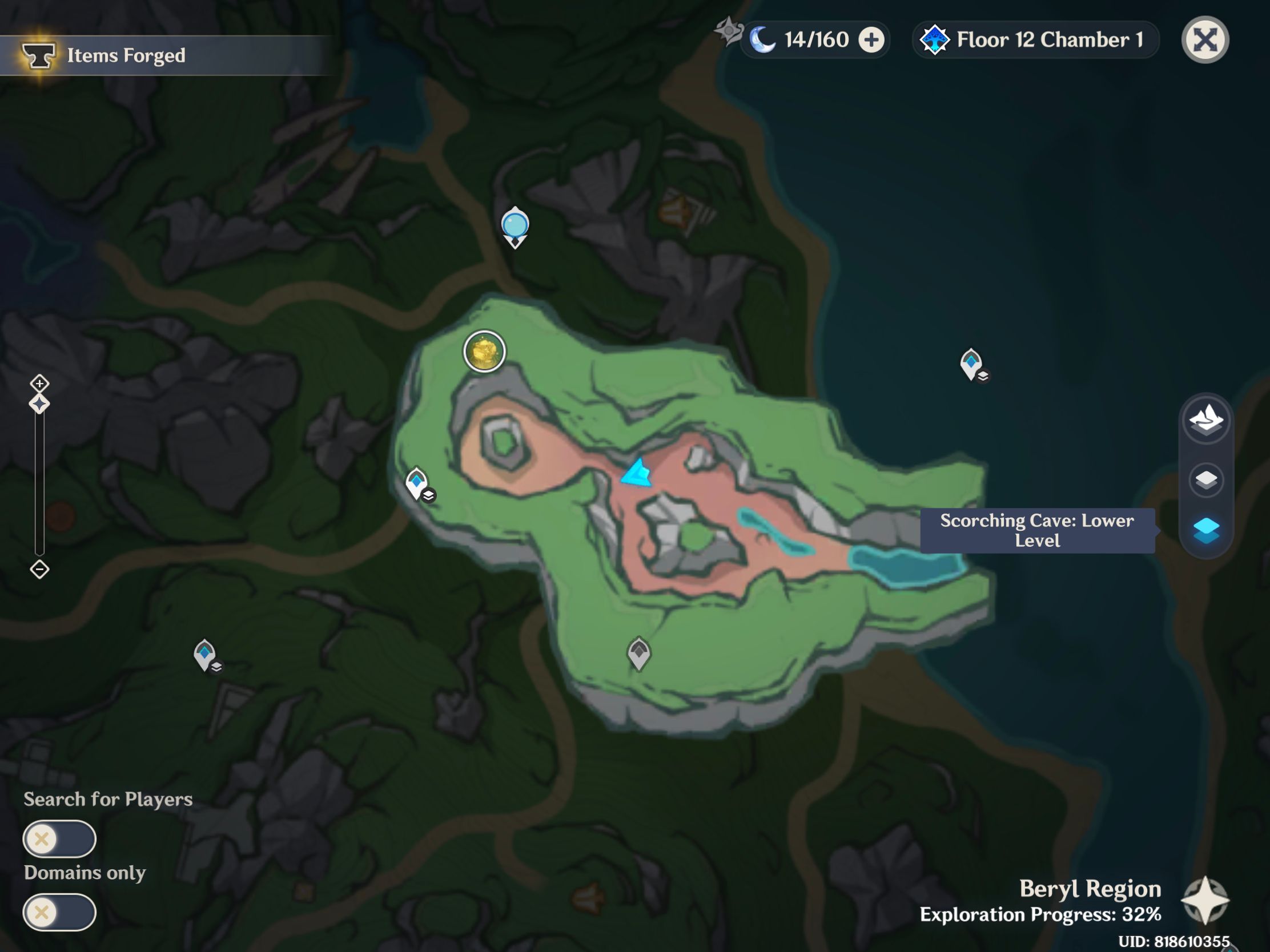Screen dimensions: 1270x952
Task: Enable the Search for Players toggle
Action: point(60,839)
